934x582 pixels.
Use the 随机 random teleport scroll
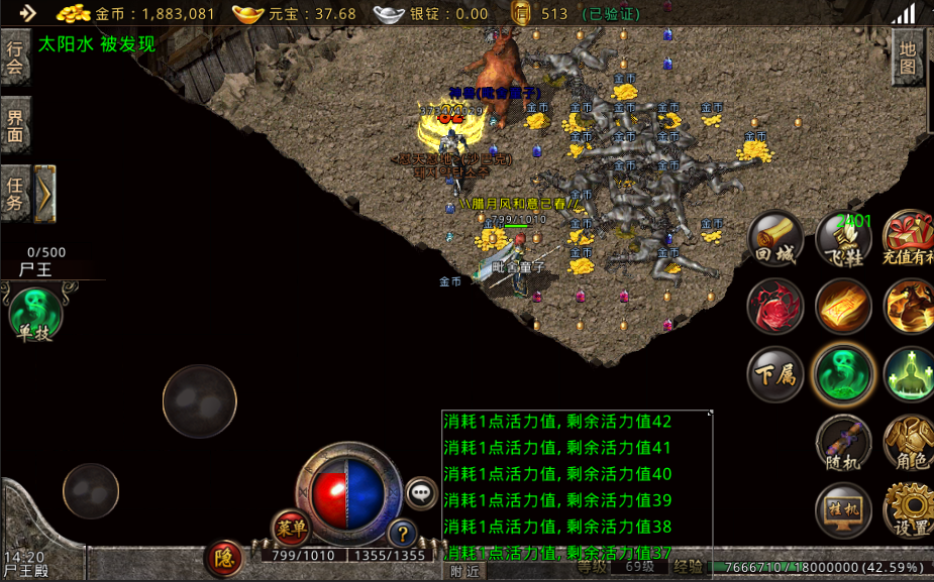[x=844, y=442]
